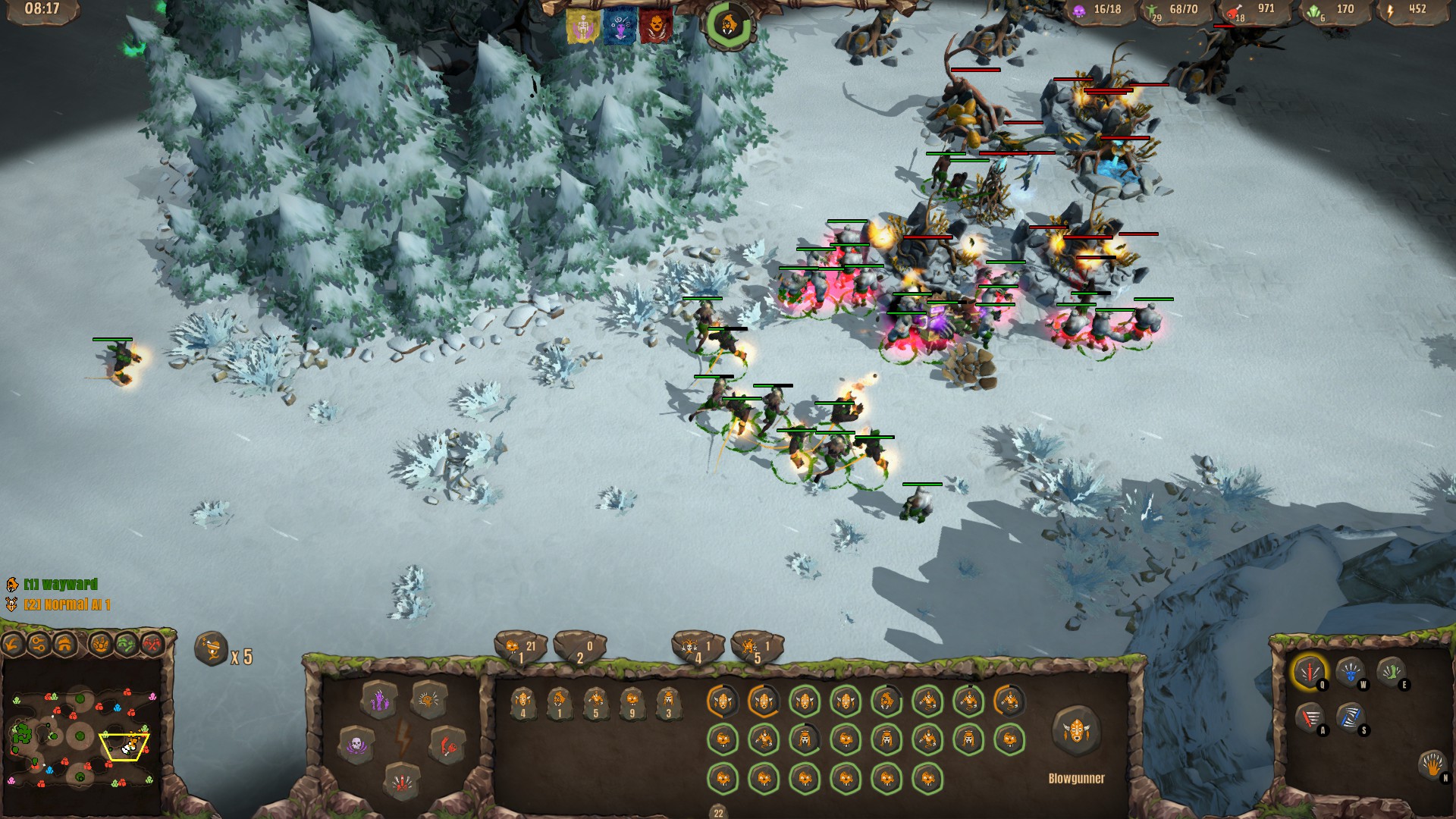
Task: Activate the red sword with lines command
Action: pyautogui.click(x=1309, y=717)
